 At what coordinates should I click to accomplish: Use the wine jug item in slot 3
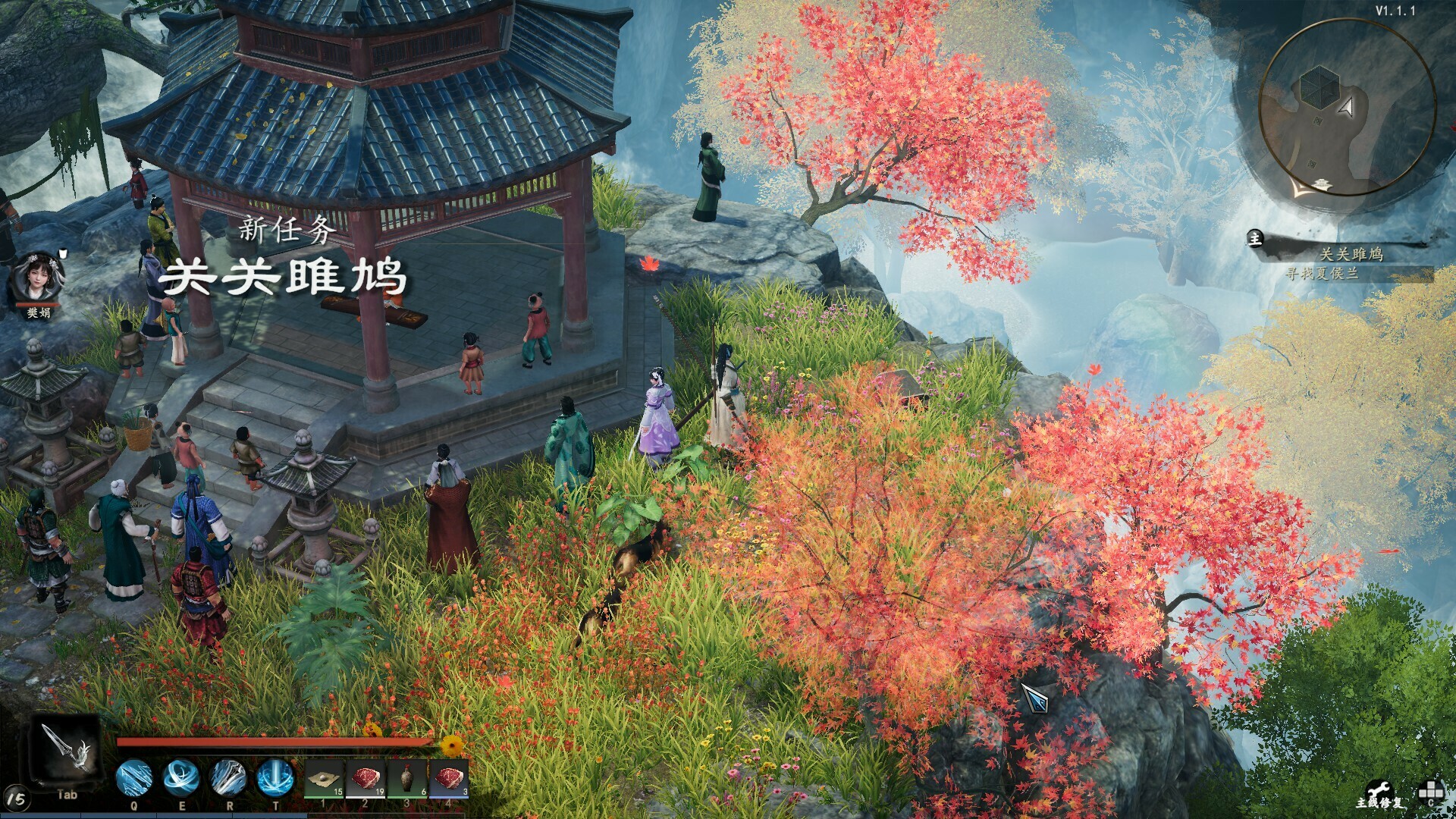click(x=407, y=779)
